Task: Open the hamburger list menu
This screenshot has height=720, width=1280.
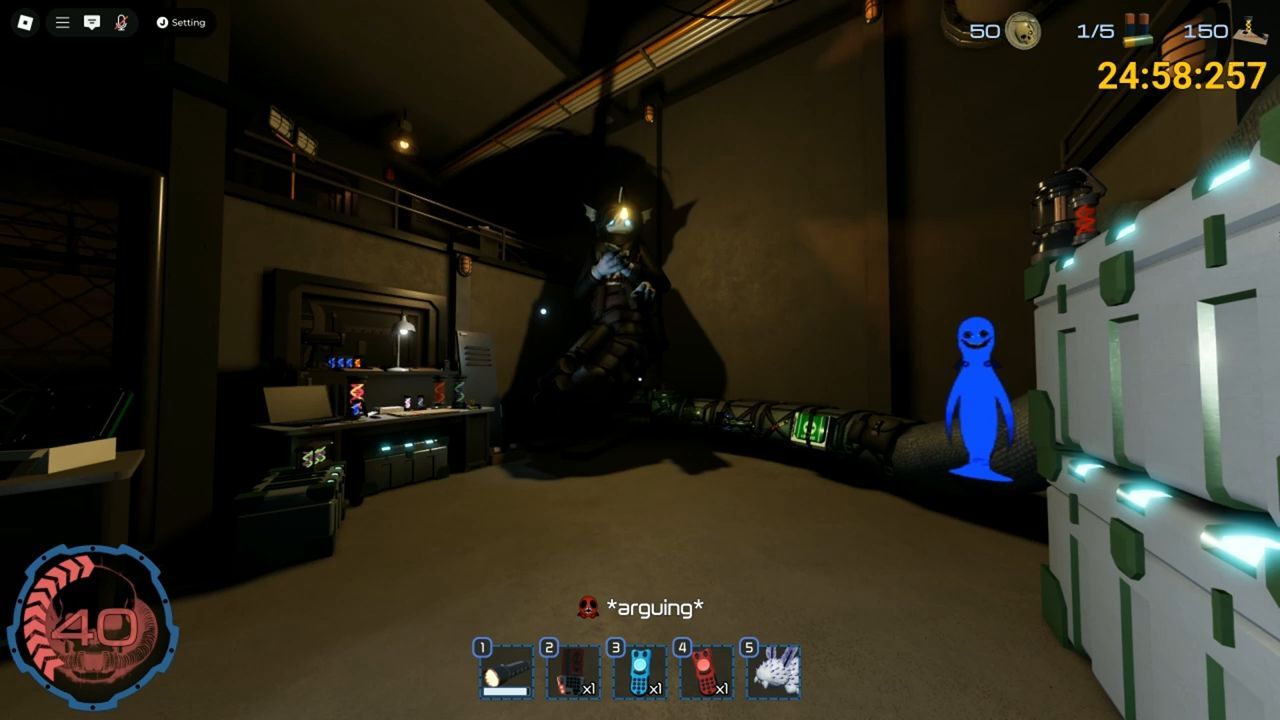Action: click(x=62, y=22)
